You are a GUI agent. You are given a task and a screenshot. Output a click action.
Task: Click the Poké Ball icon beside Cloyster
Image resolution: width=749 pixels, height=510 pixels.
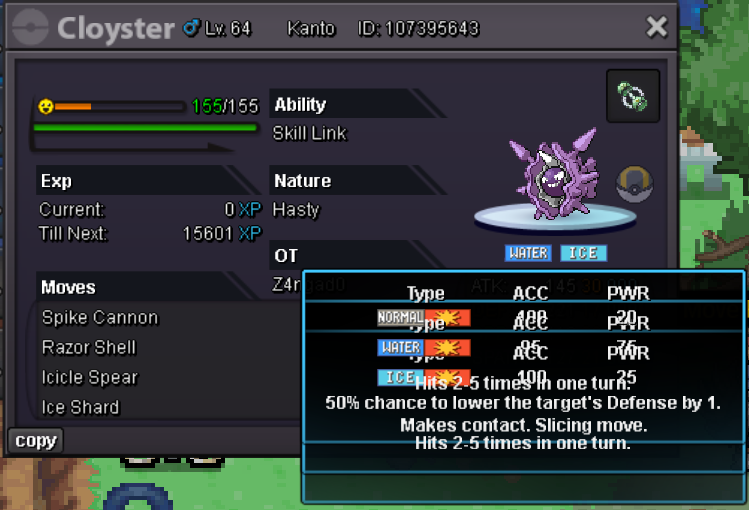pos(634,185)
